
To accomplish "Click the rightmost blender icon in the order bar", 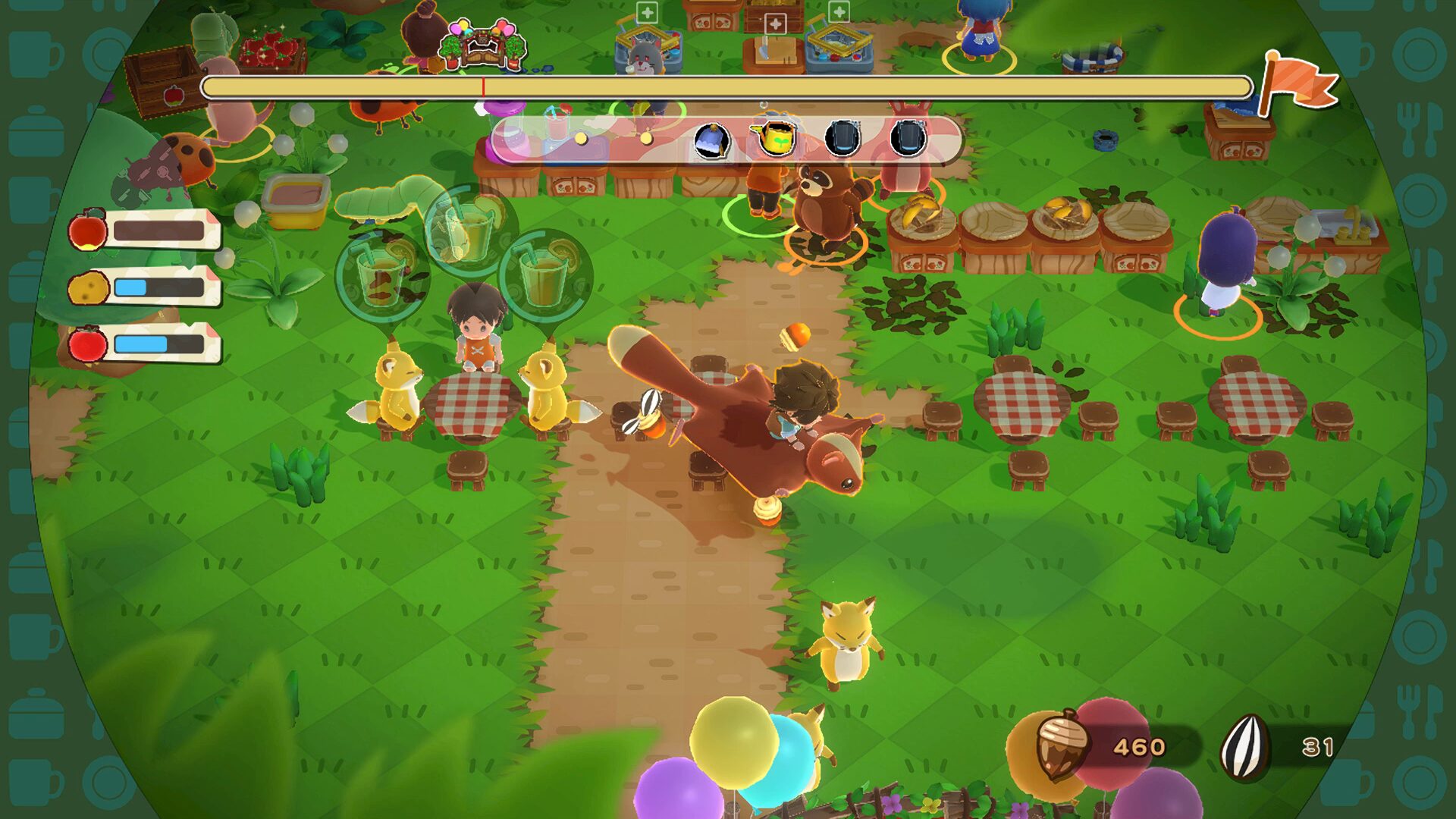I will tap(908, 136).
